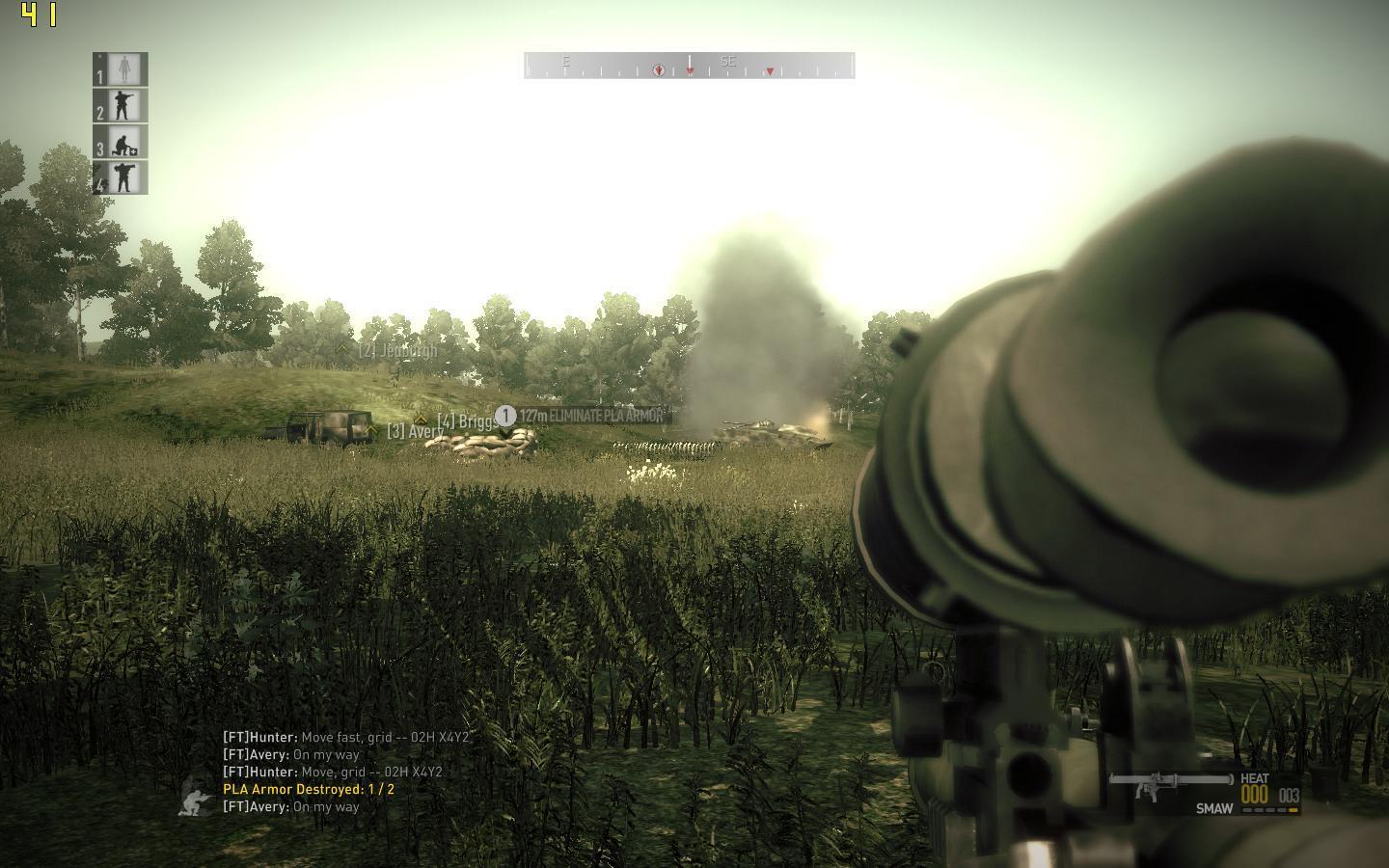This screenshot has width=1389, height=868.
Task: Select the Jedburgh squad name tag
Action: tap(397, 351)
